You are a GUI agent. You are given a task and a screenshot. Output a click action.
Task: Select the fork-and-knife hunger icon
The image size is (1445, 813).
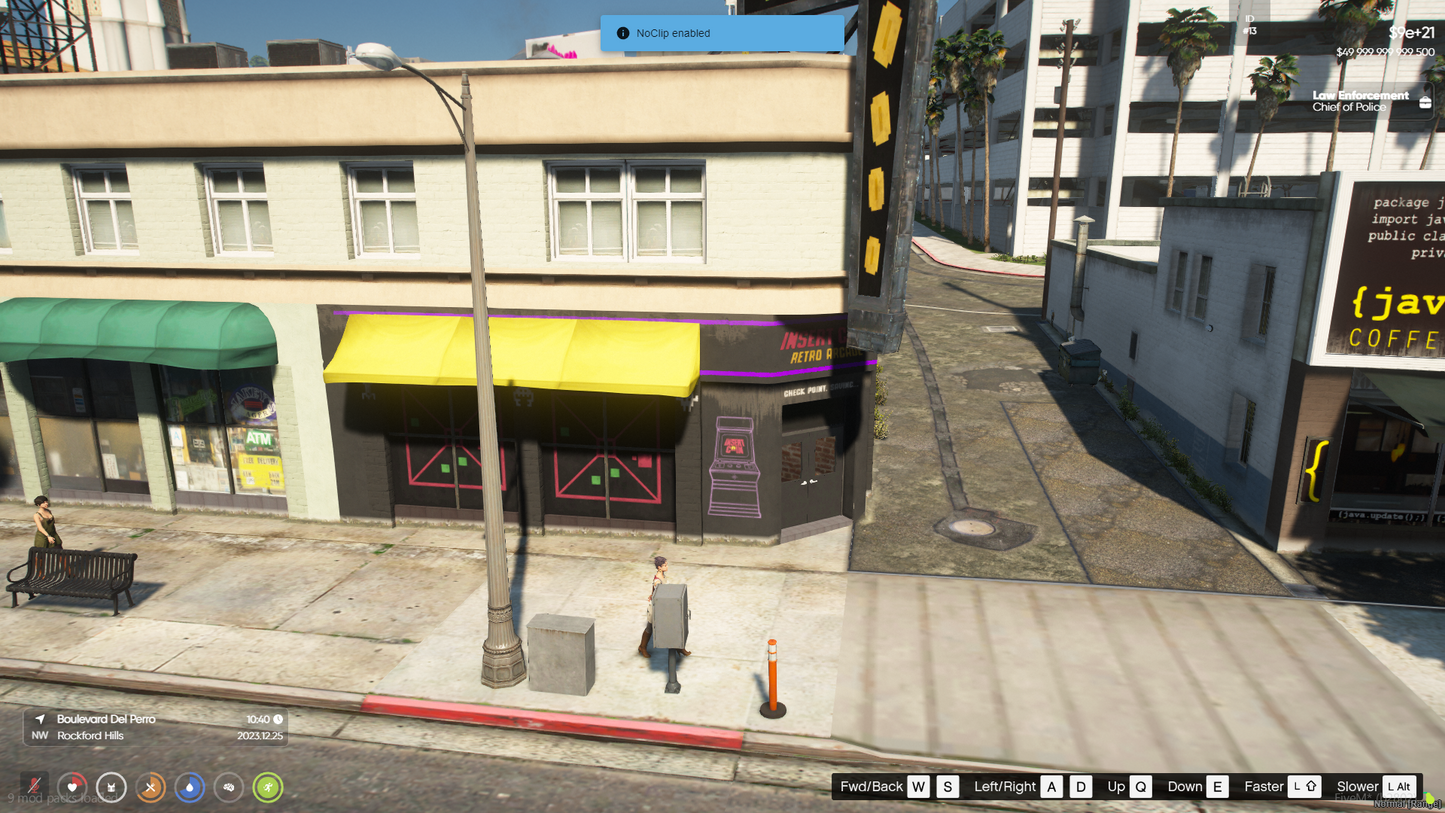tap(150, 787)
